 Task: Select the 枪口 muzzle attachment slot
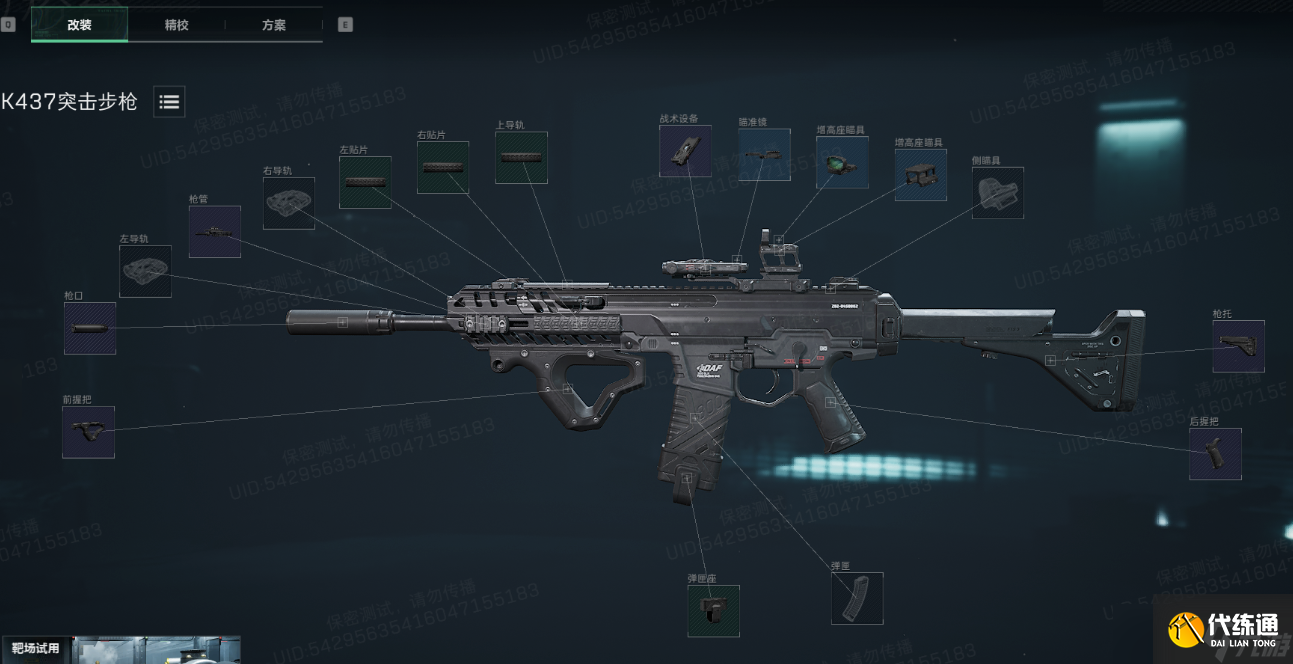pyautogui.click(x=90, y=328)
